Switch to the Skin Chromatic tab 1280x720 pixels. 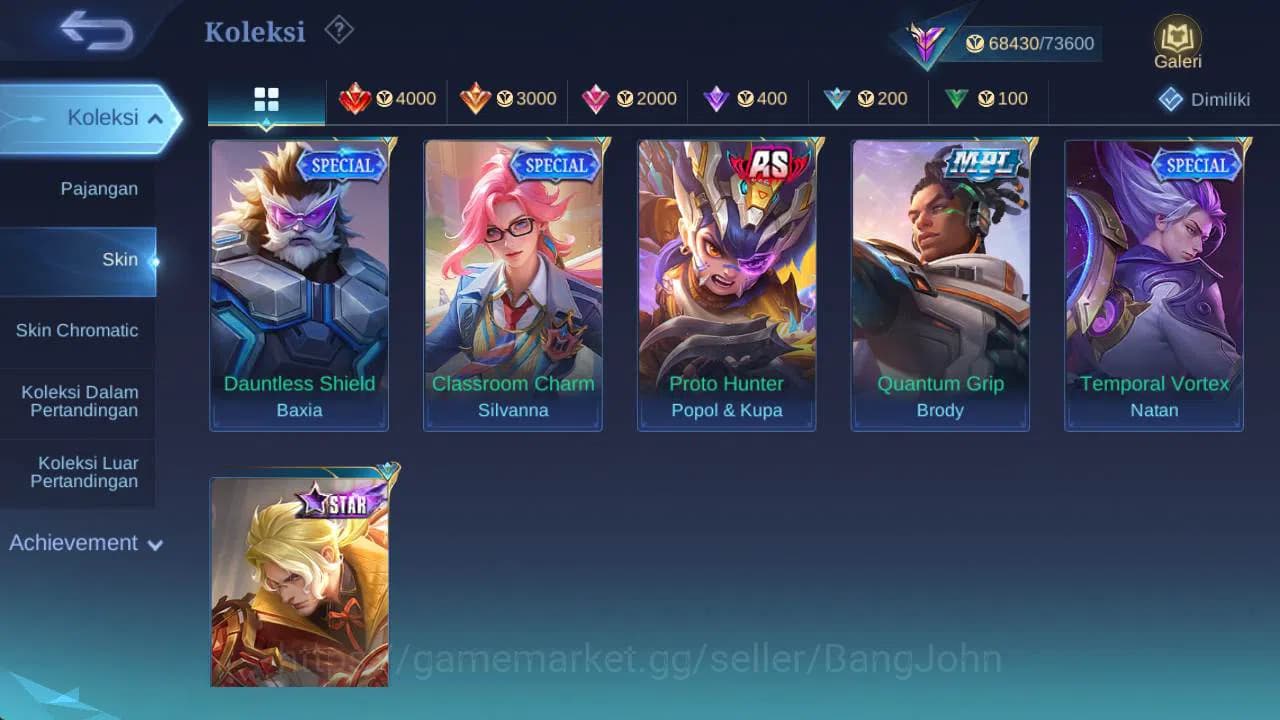coord(77,330)
